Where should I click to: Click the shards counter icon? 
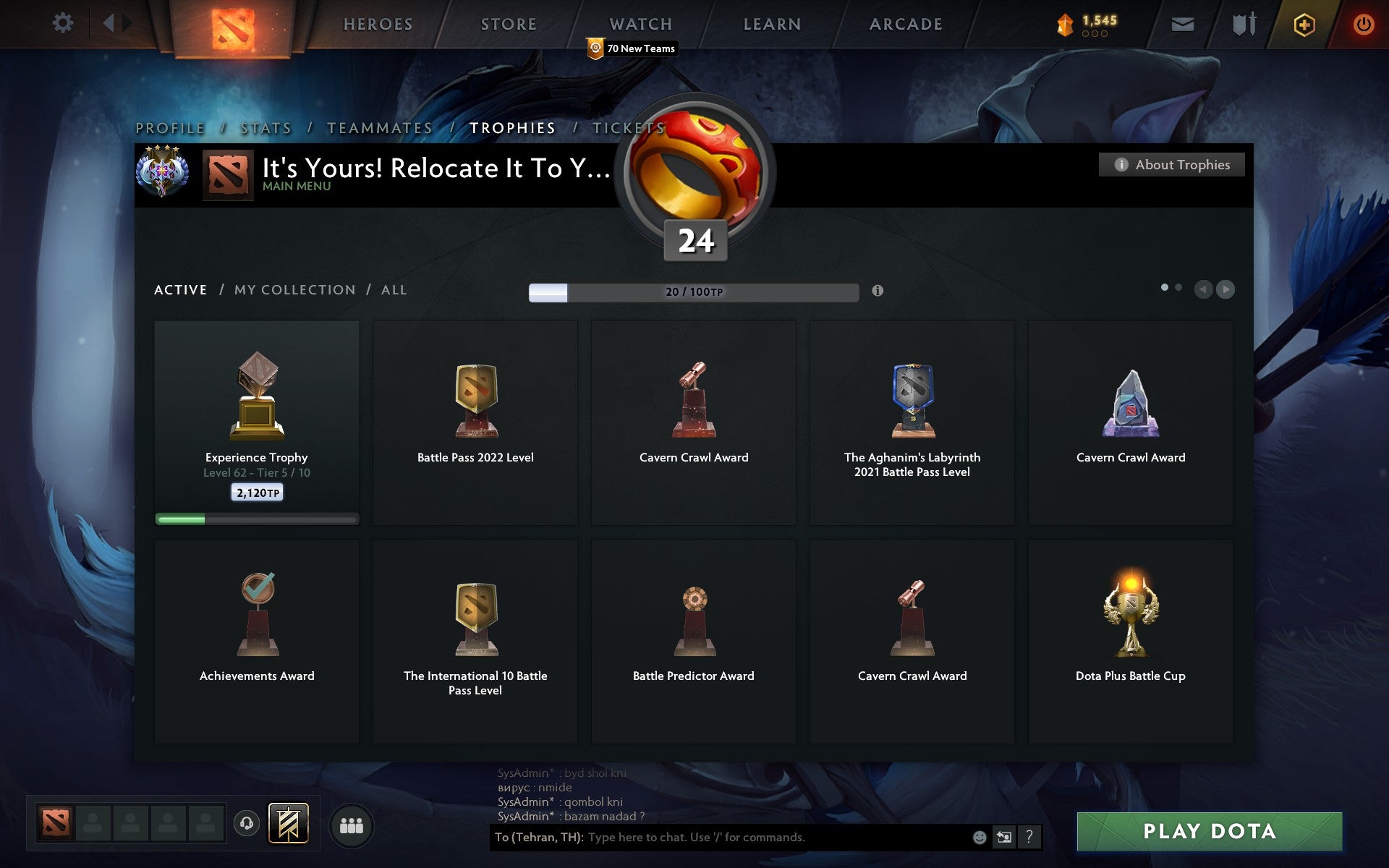(x=1063, y=22)
